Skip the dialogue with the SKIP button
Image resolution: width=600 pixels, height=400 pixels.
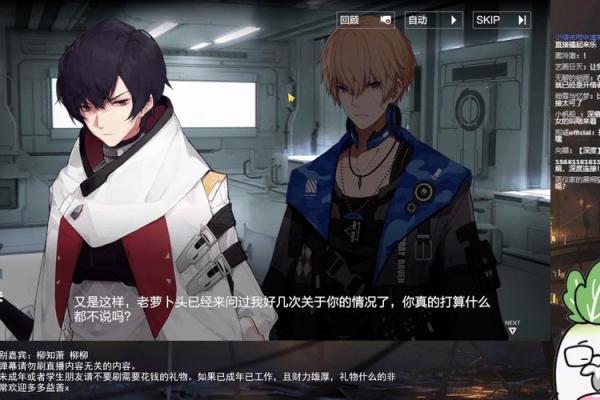(x=500, y=19)
